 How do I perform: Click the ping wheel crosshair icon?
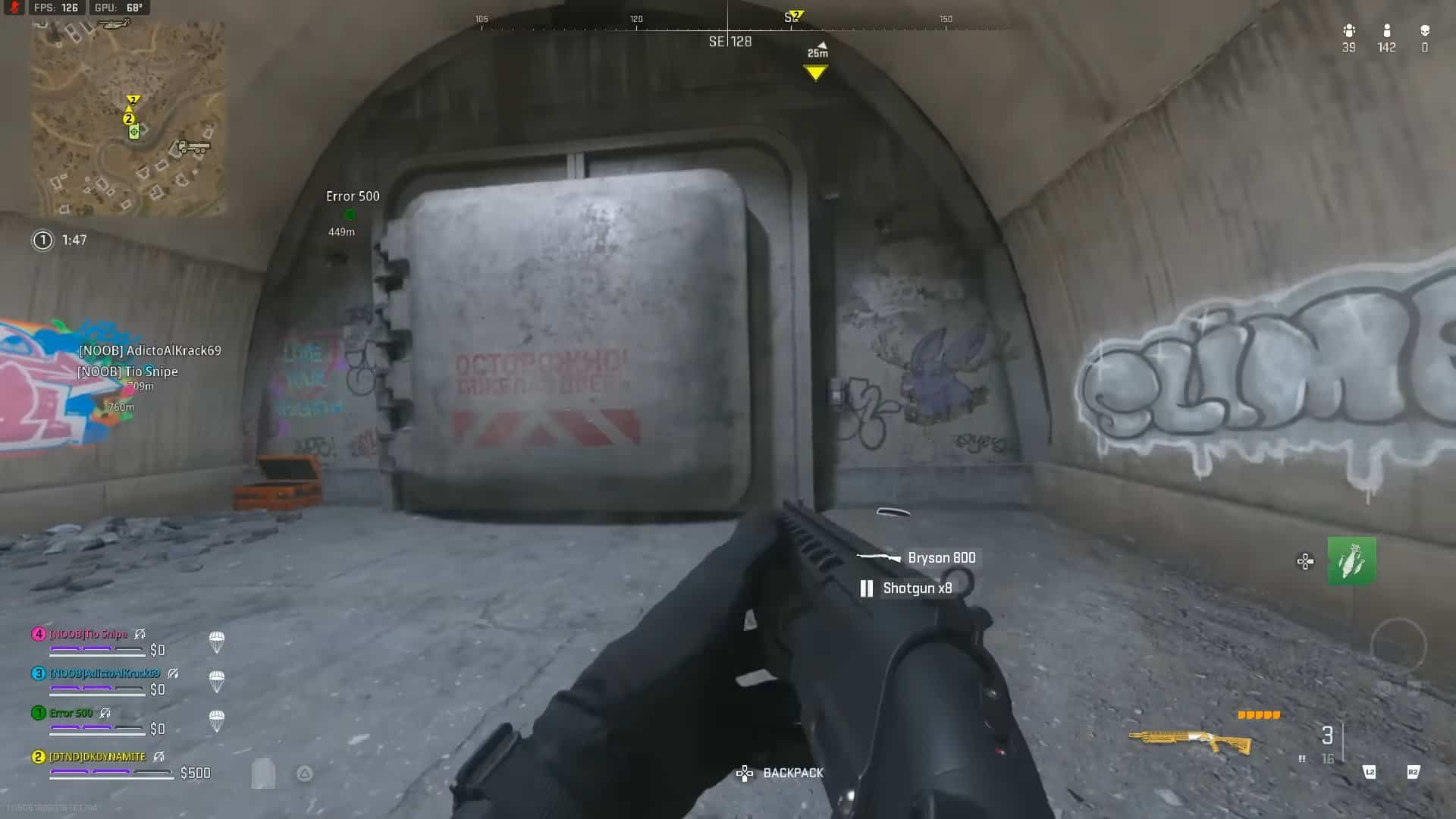click(x=1305, y=561)
